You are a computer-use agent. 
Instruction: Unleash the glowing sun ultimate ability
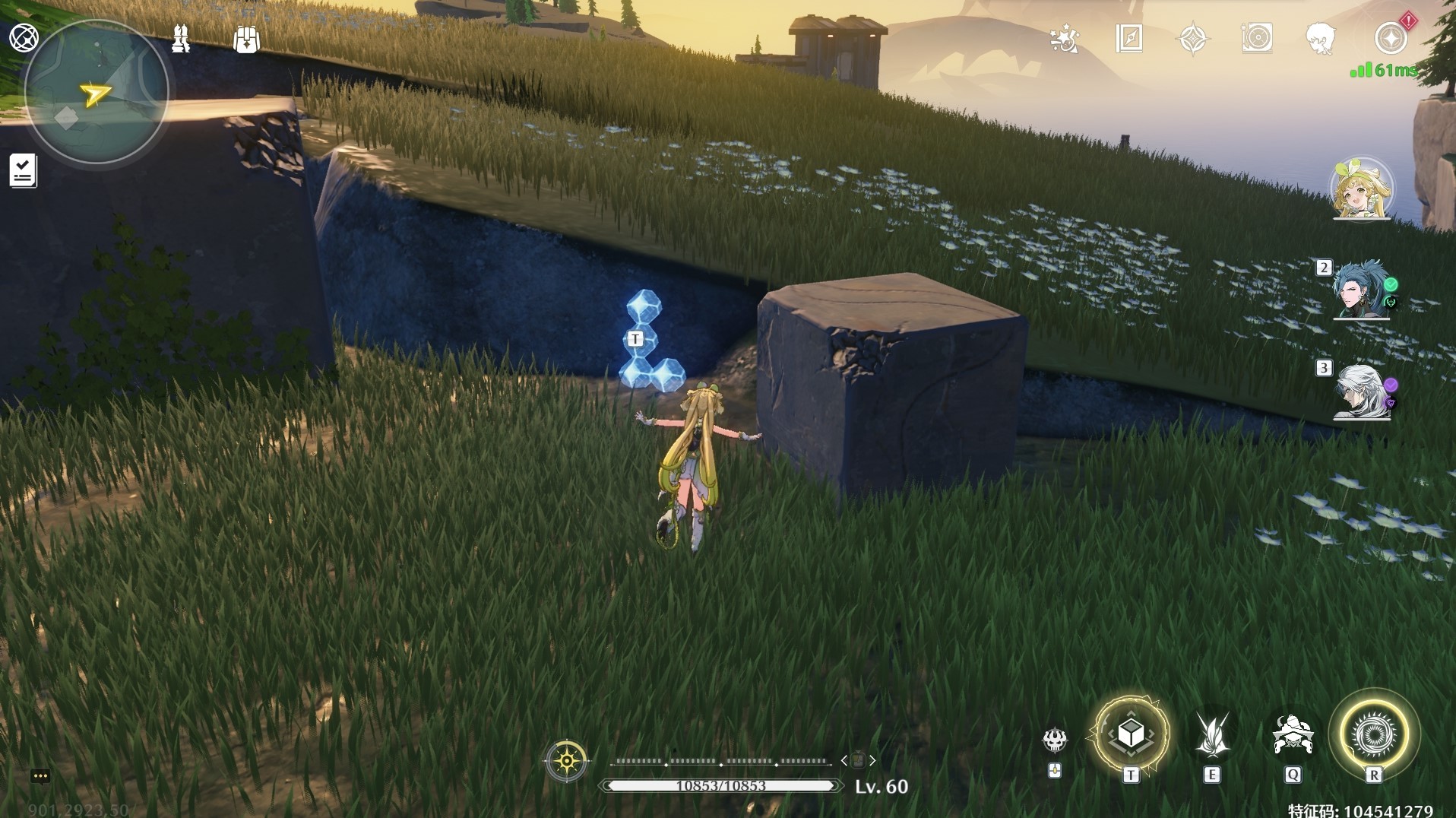(x=1374, y=734)
